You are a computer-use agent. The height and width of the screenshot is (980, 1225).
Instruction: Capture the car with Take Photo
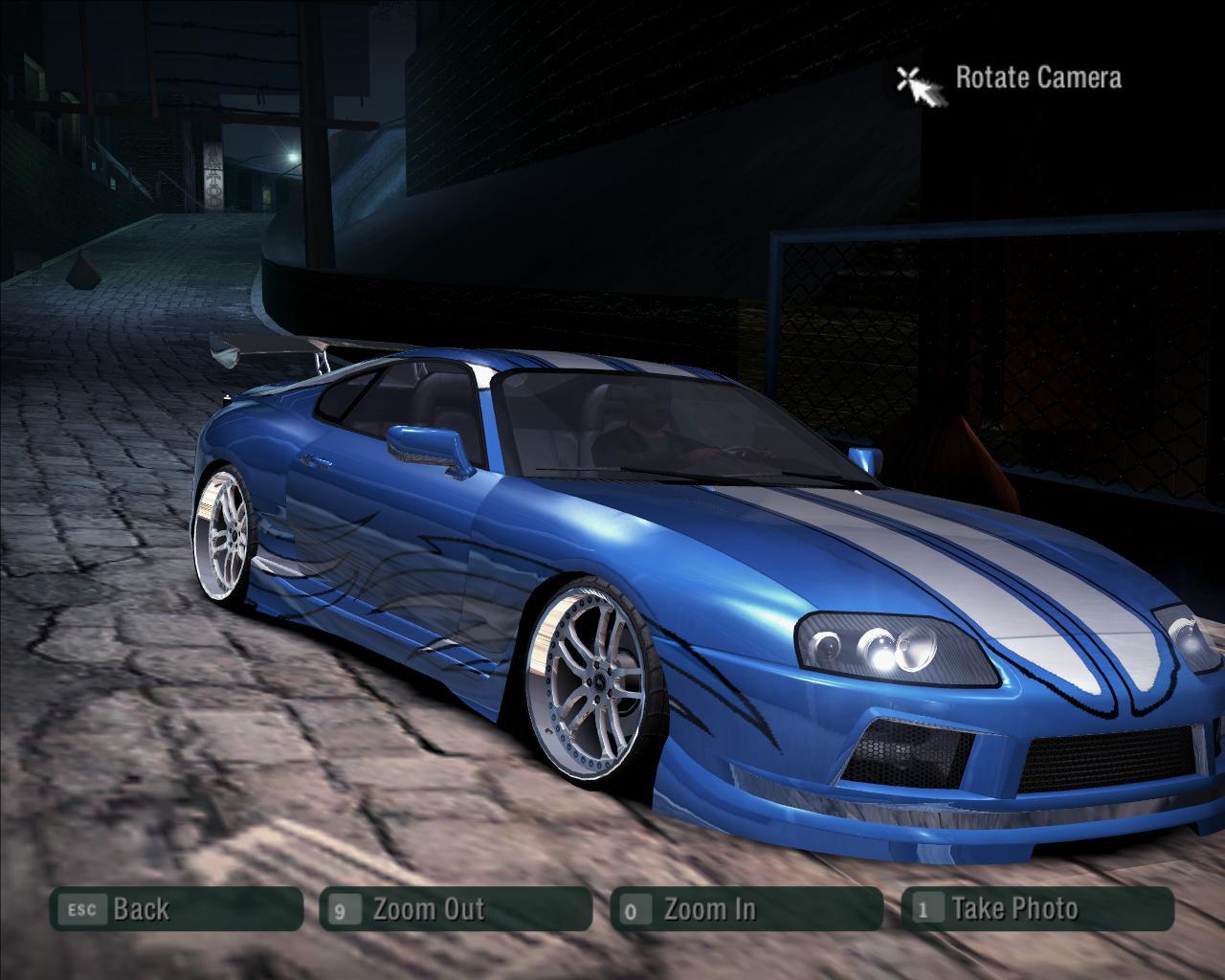[1037, 909]
